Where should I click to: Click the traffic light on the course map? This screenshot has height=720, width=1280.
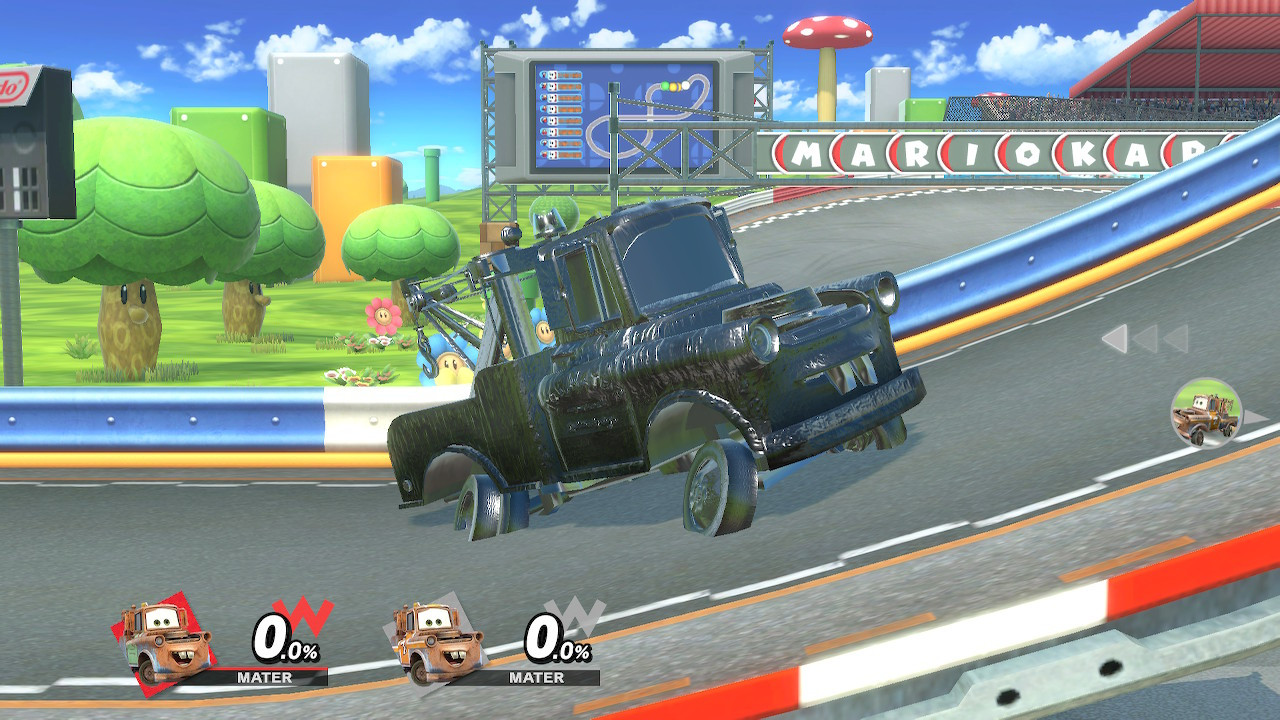673,86
